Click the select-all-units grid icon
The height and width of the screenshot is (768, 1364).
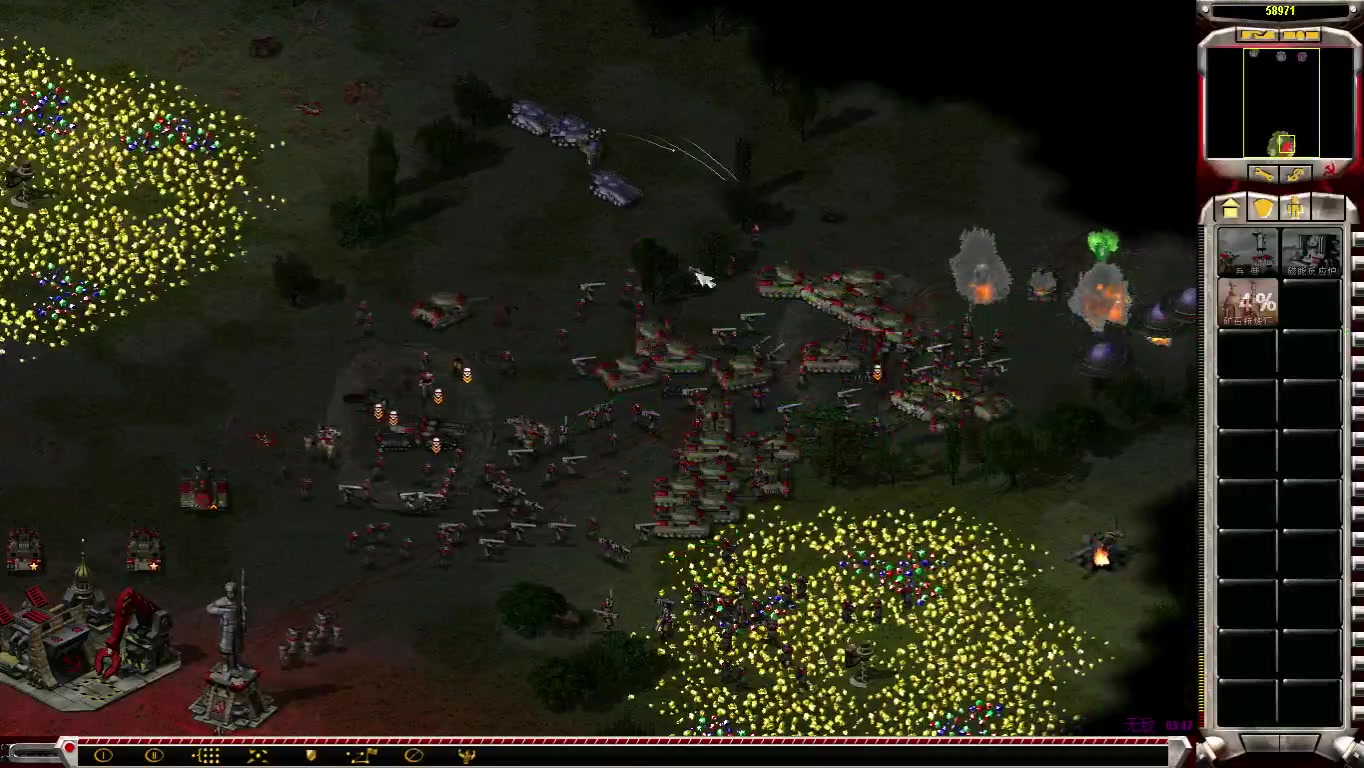(205, 756)
